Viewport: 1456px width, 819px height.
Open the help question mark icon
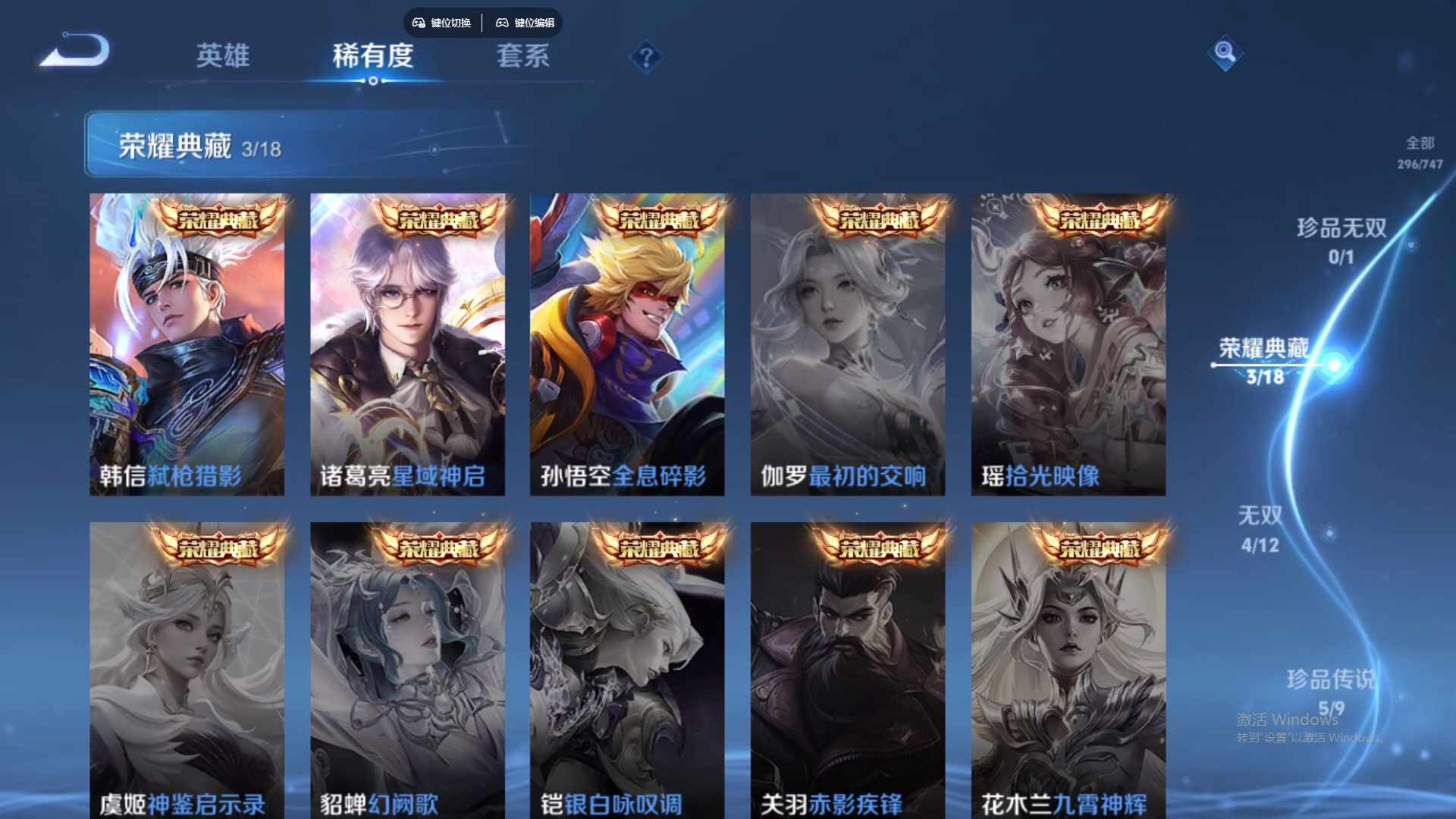click(x=645, y=58)
